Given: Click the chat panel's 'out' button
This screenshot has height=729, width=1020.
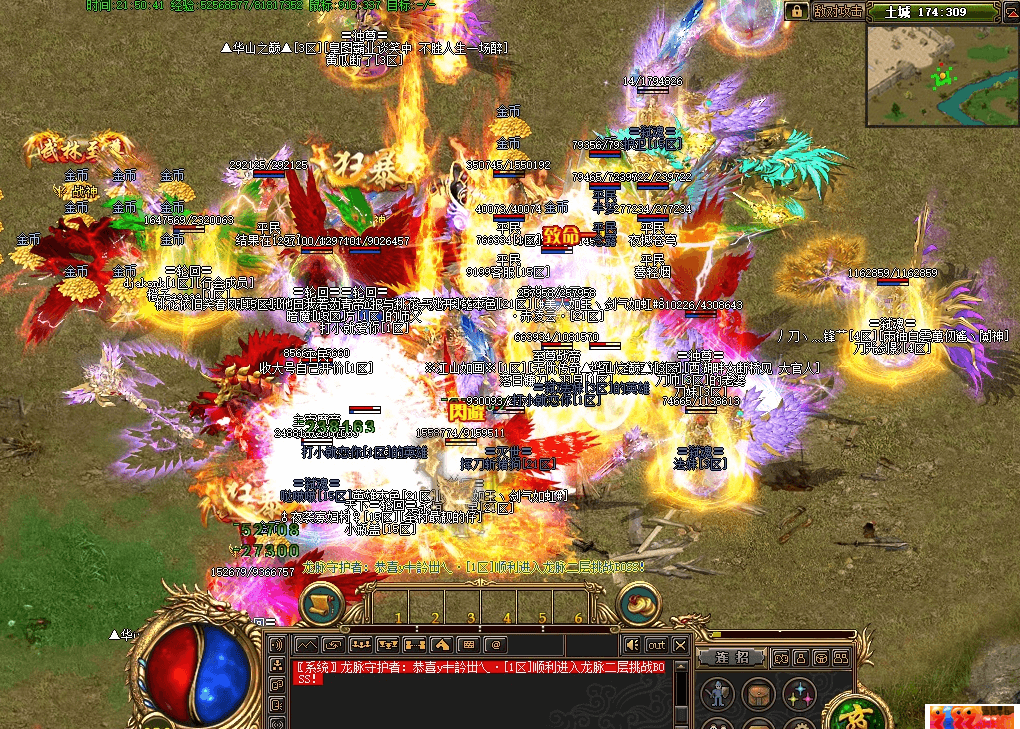Looking at the screenshot, I should click(656, 645).
